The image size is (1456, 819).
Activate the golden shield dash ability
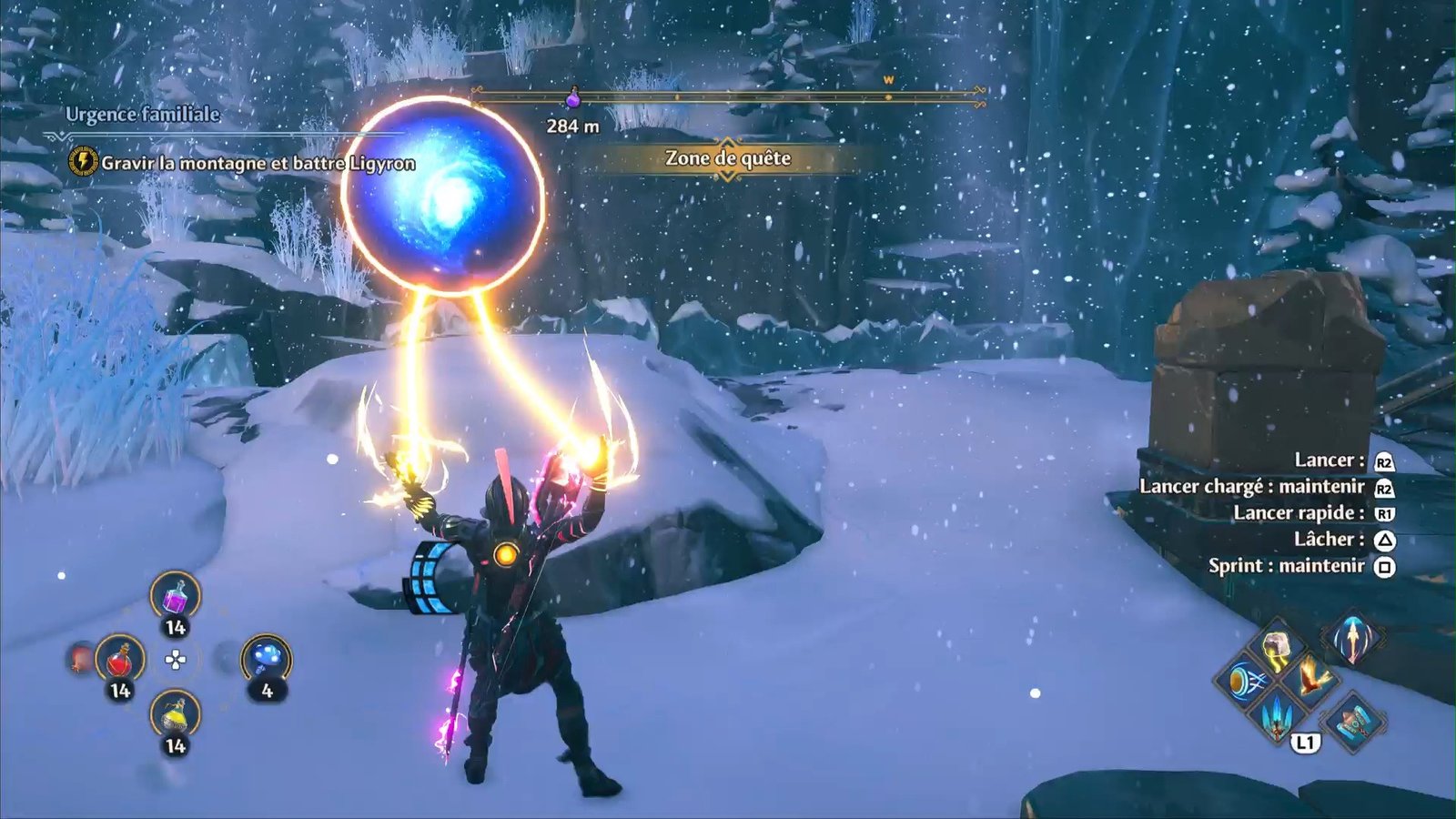[1245, 680]
